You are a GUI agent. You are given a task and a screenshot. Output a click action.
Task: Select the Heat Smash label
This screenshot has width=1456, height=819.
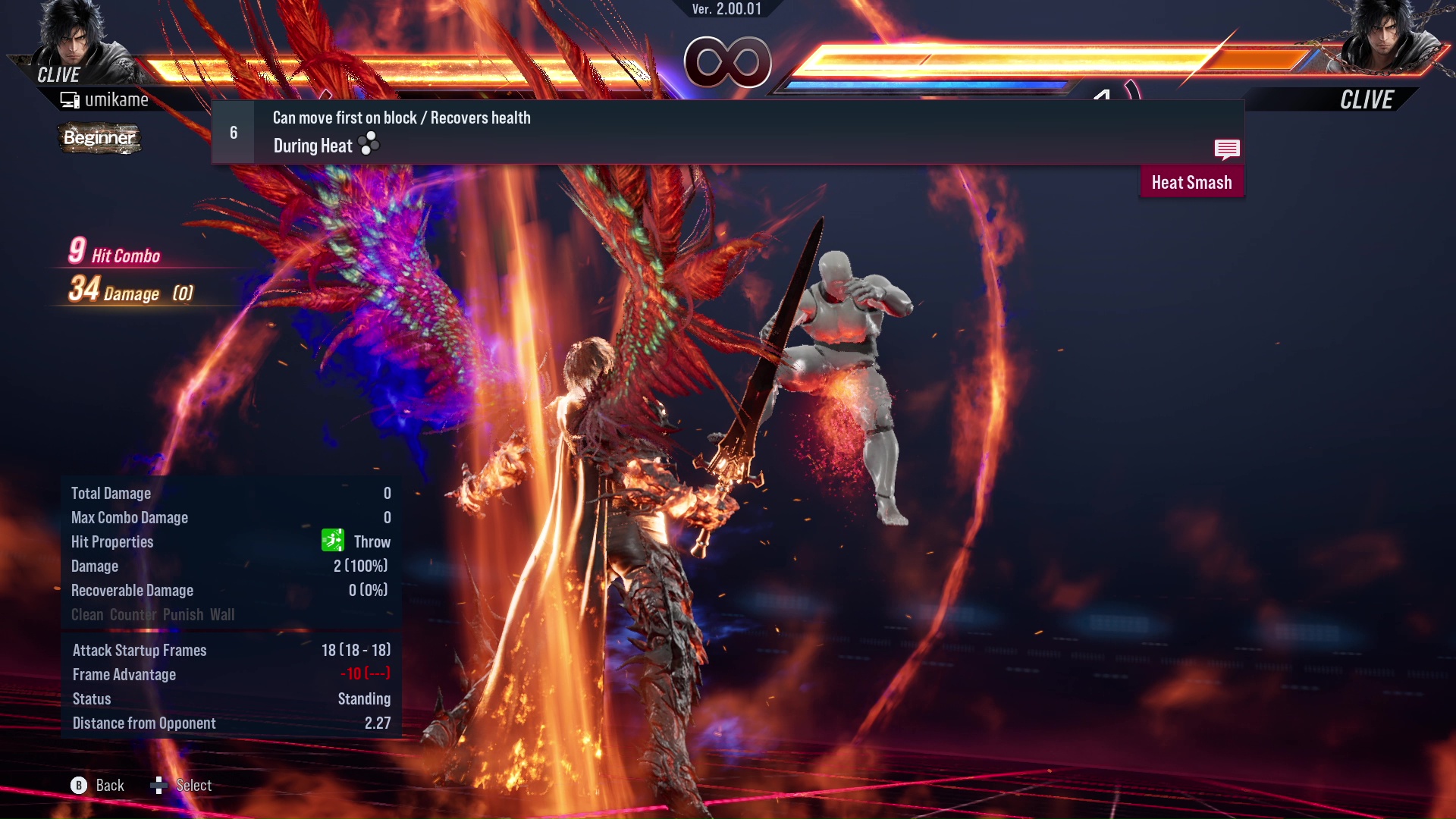(1191, 181)
